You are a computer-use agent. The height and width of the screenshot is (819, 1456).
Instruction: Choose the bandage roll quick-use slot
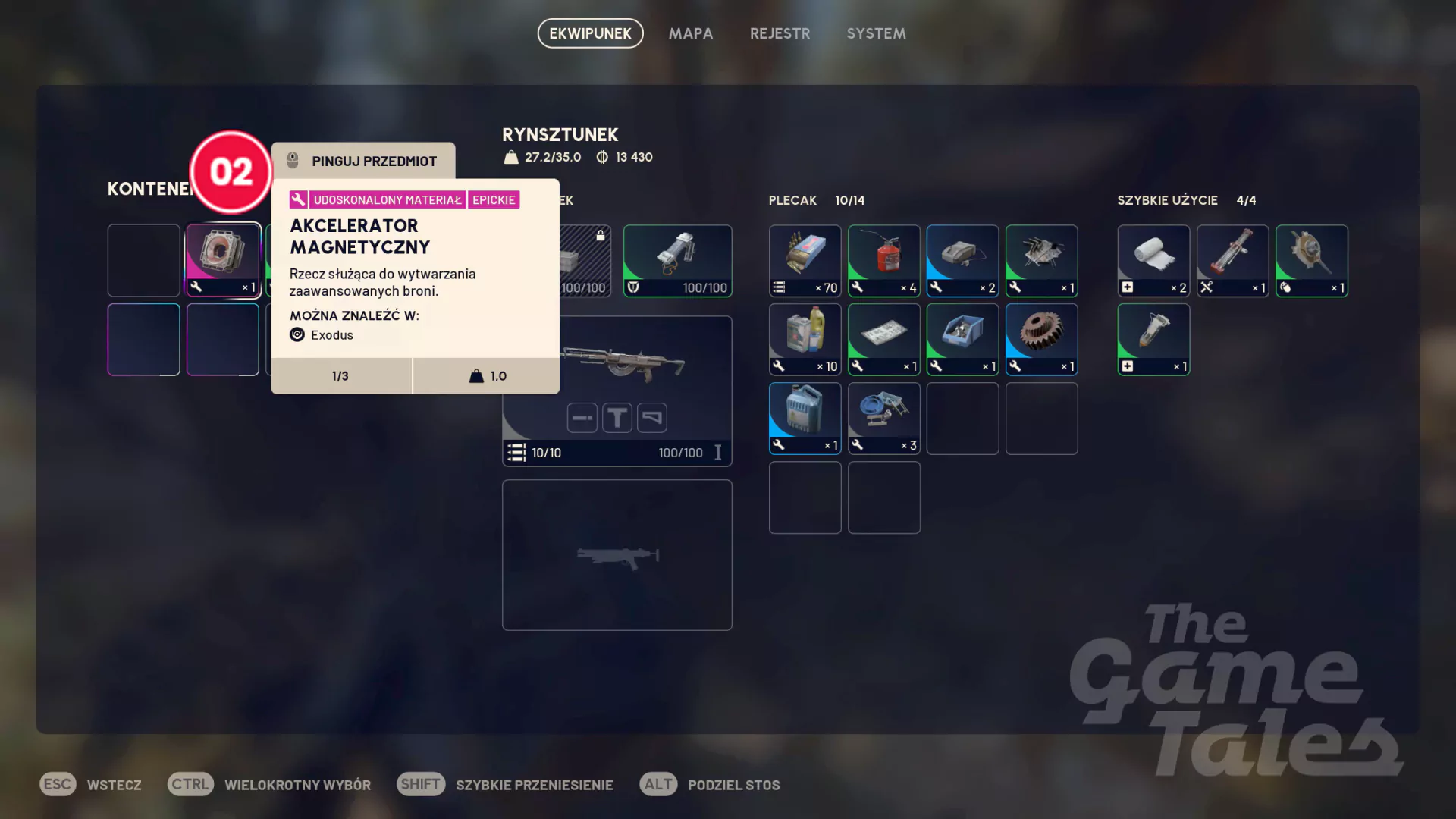(x=1153, y=260)
